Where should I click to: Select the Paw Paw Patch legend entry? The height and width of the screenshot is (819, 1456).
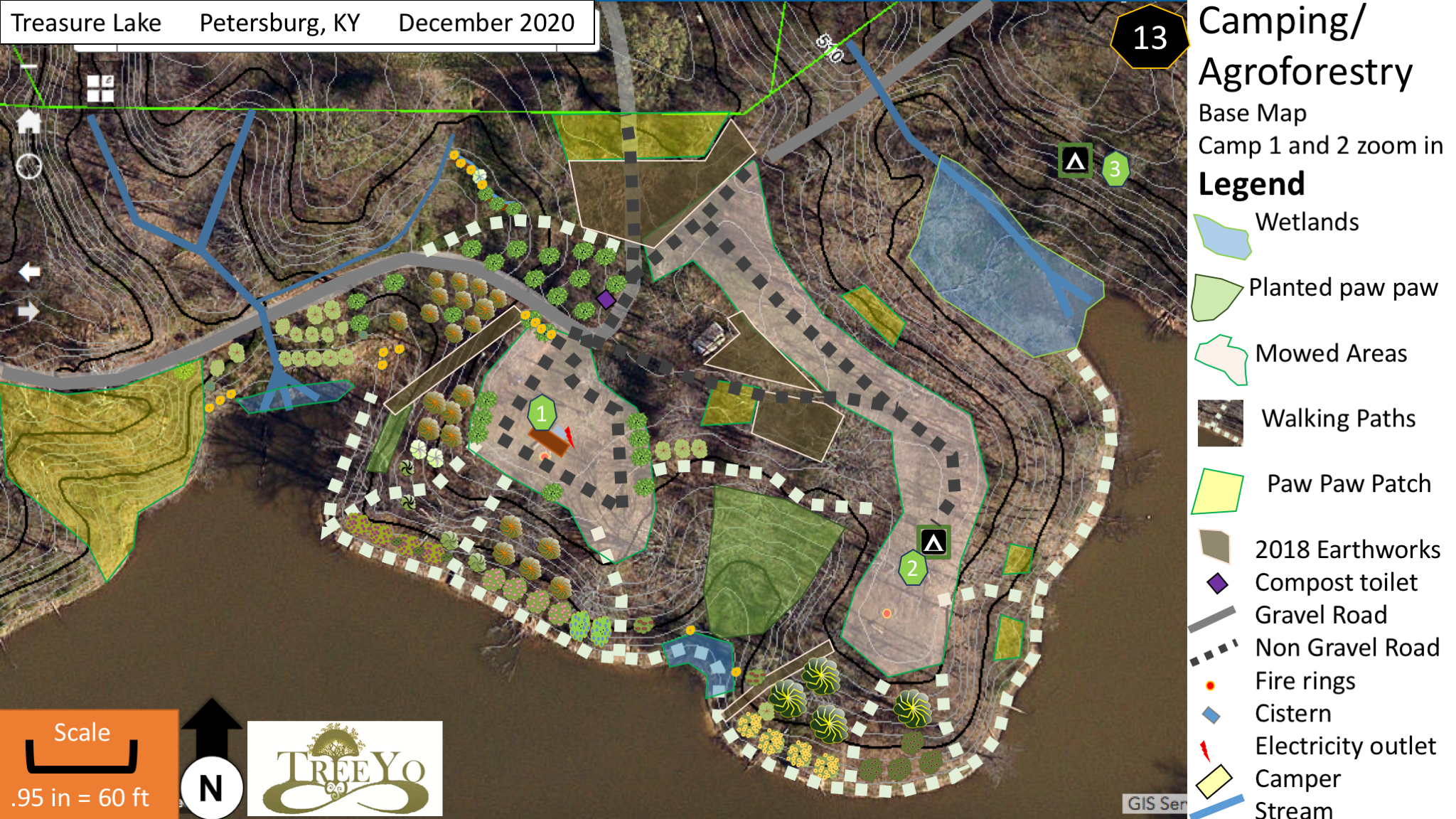1348,483
